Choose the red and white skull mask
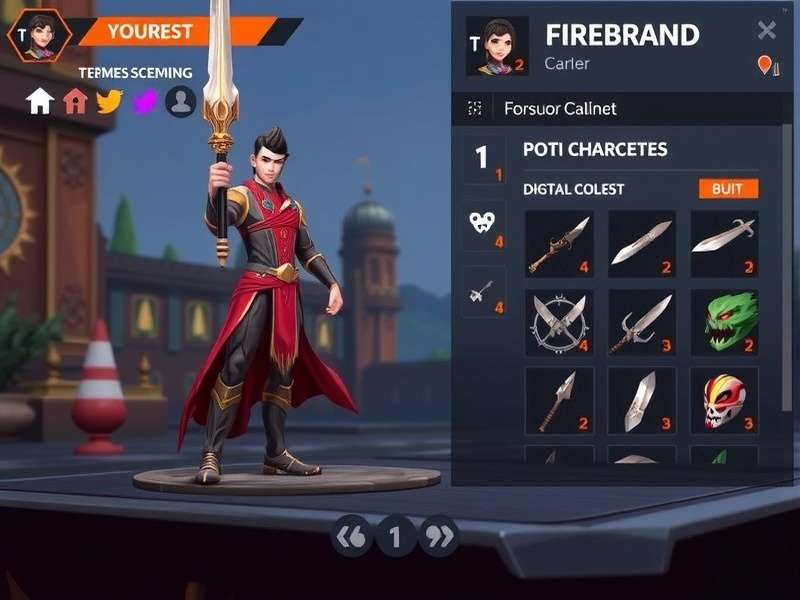The width and height of the screenshot is (800, 600). click(724, 400)
